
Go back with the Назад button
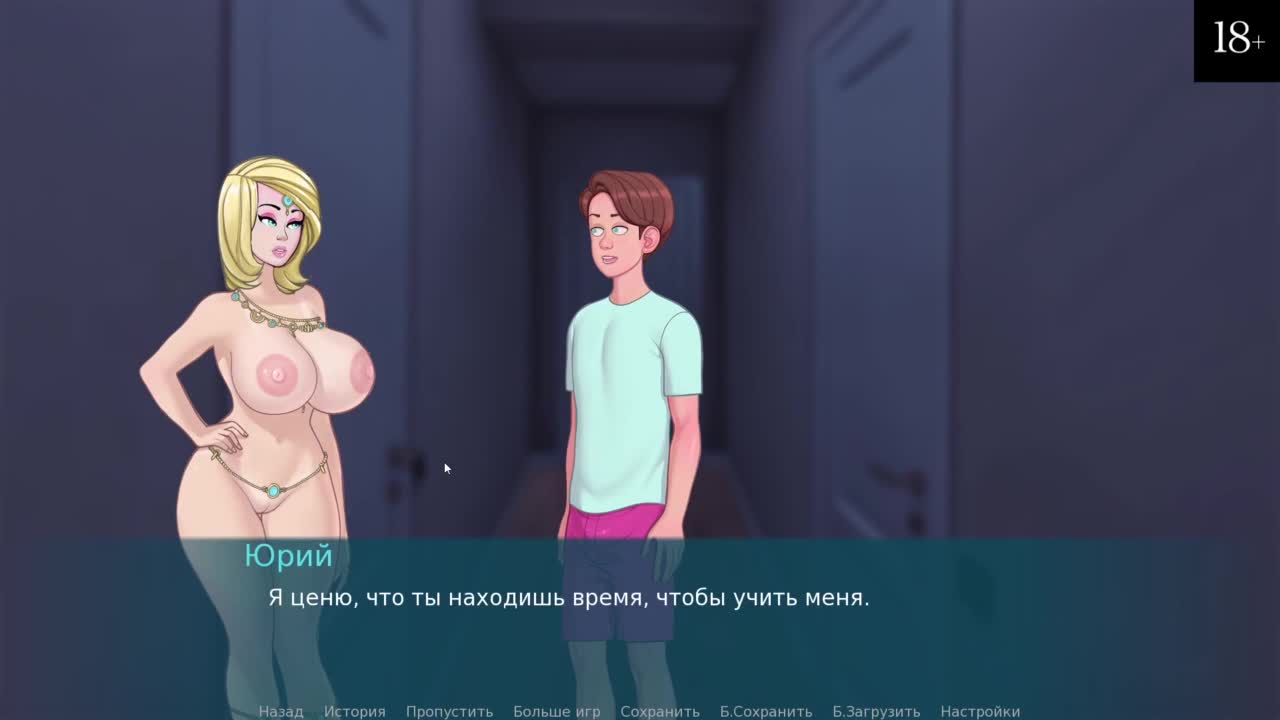(280, 711)
